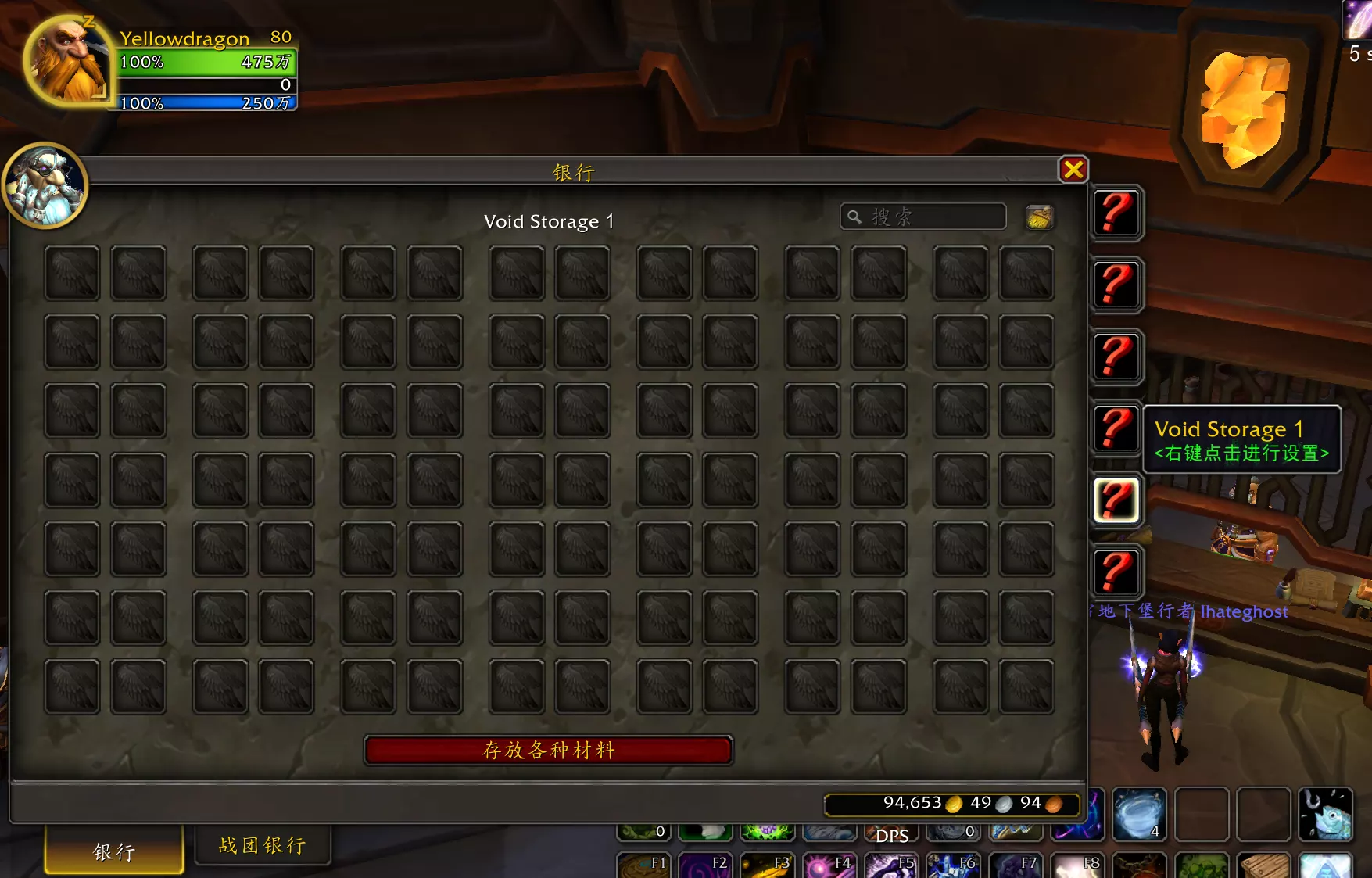Select the bottom red question mark bank tab icon
1372x878 pixels.
[x=1116, y=572]
